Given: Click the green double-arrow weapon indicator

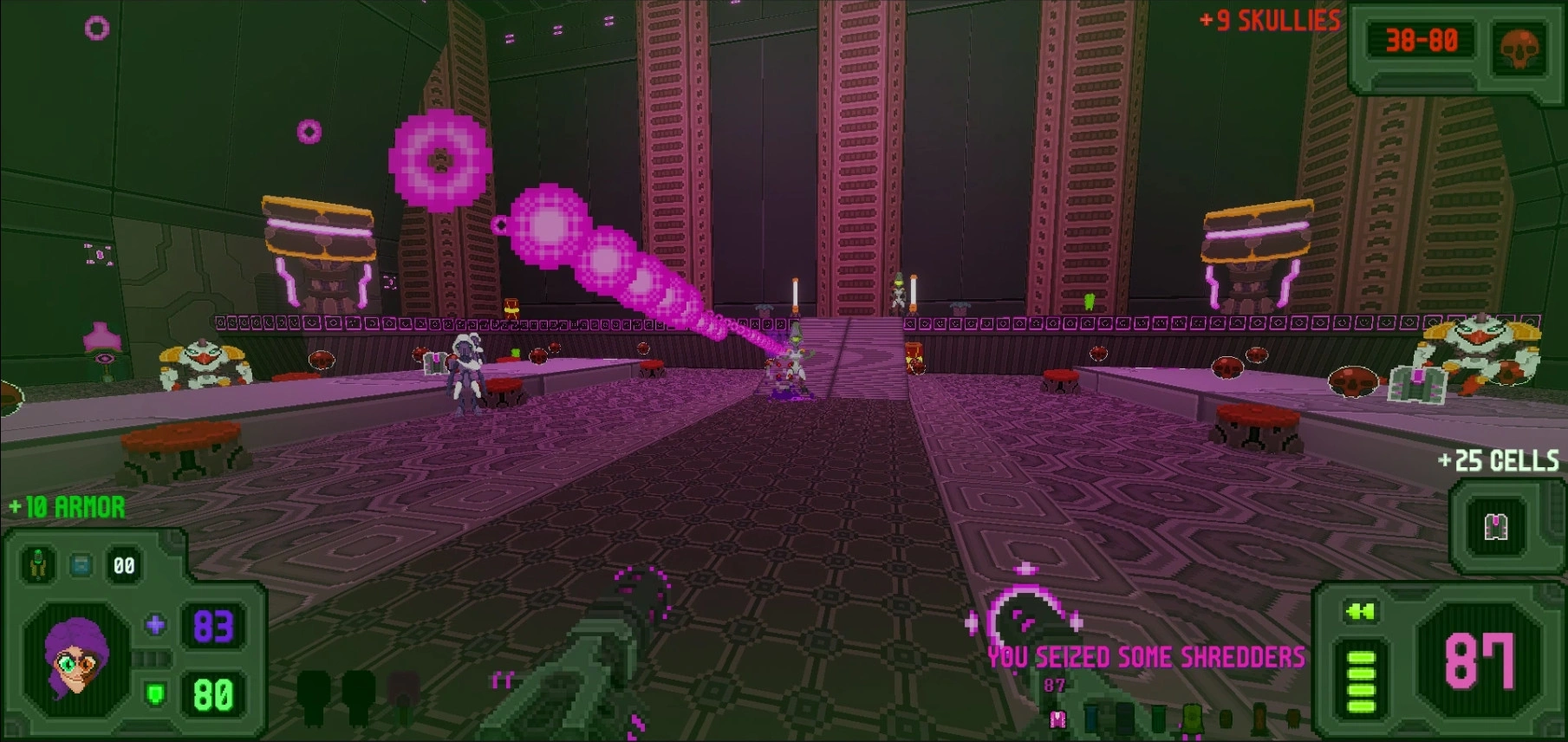Looking at the screenshot, I should click(1361, 612).
